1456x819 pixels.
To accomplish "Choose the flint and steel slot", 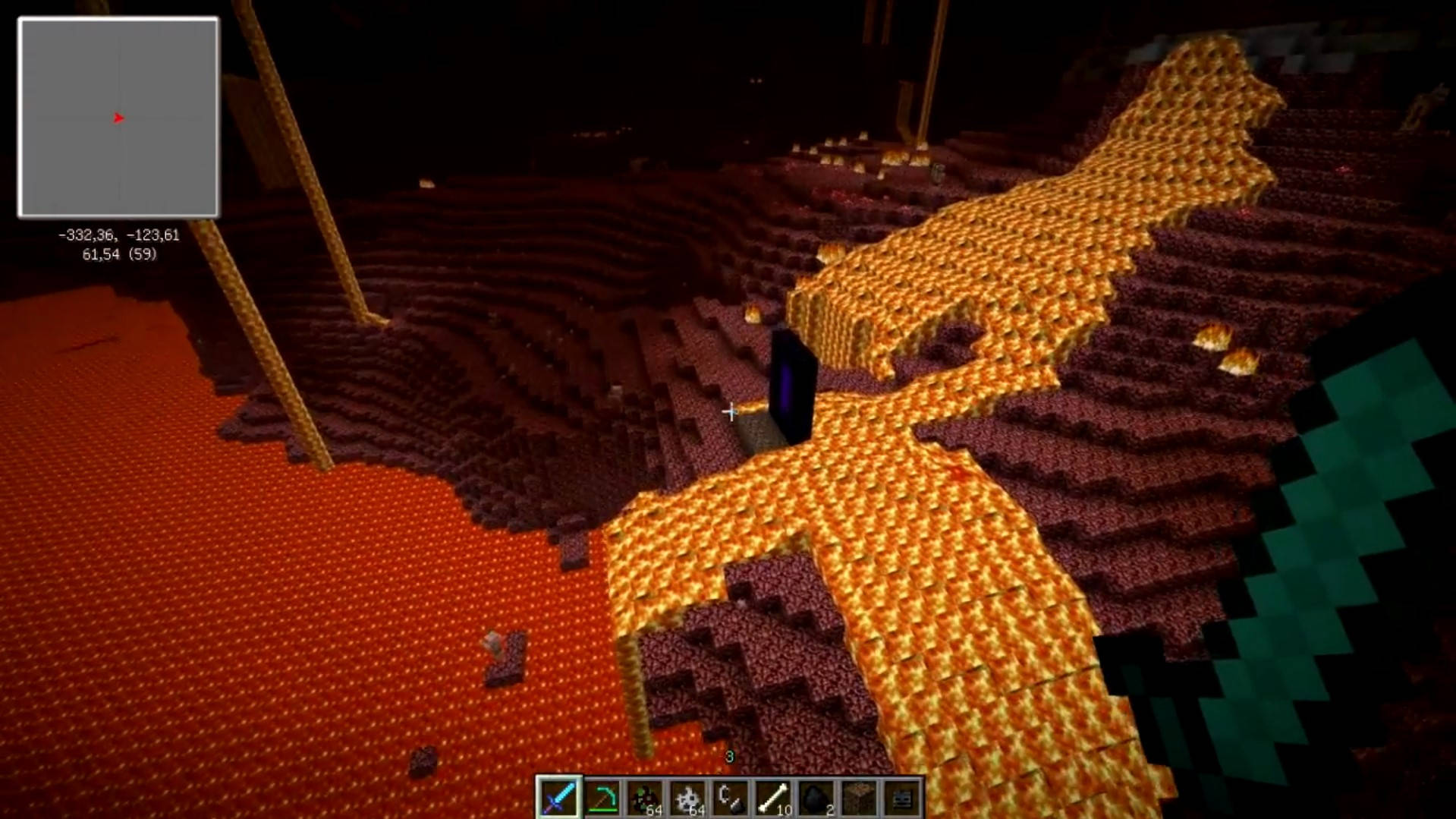I will [730, 798].
